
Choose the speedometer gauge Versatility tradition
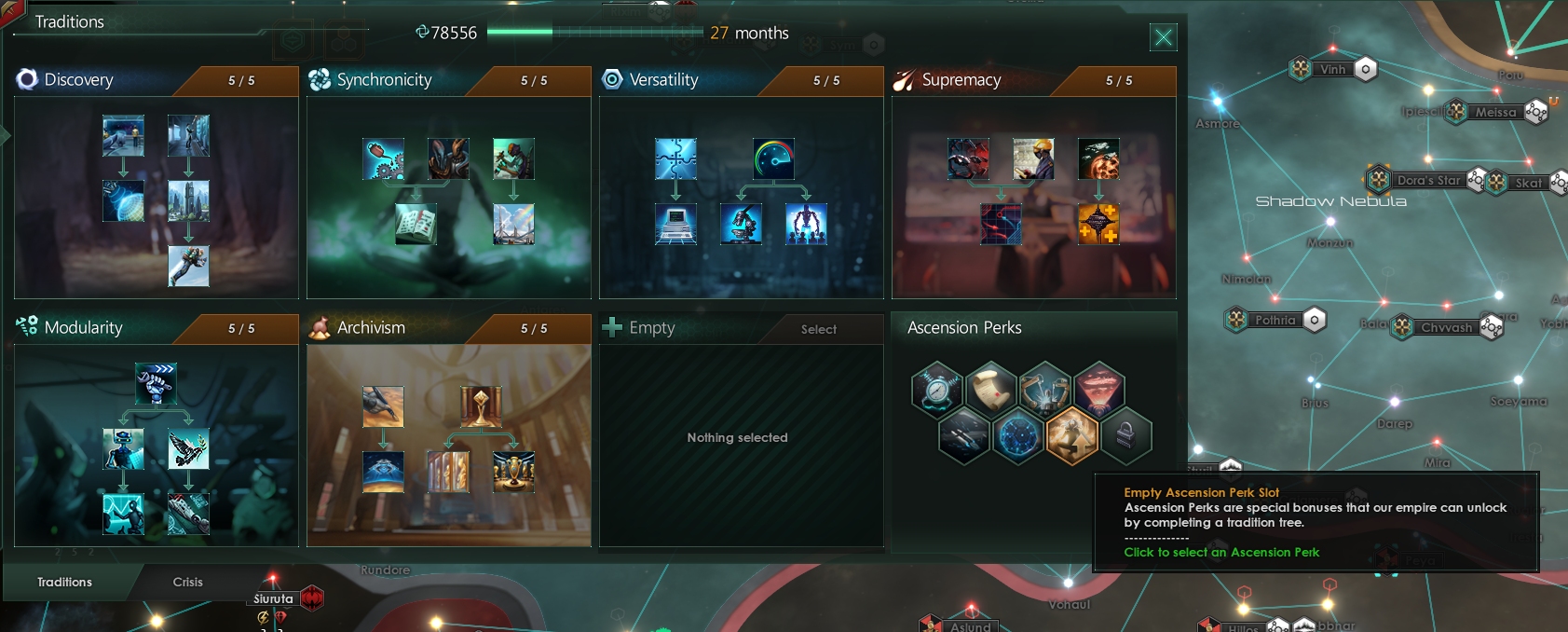click(773, 159)
